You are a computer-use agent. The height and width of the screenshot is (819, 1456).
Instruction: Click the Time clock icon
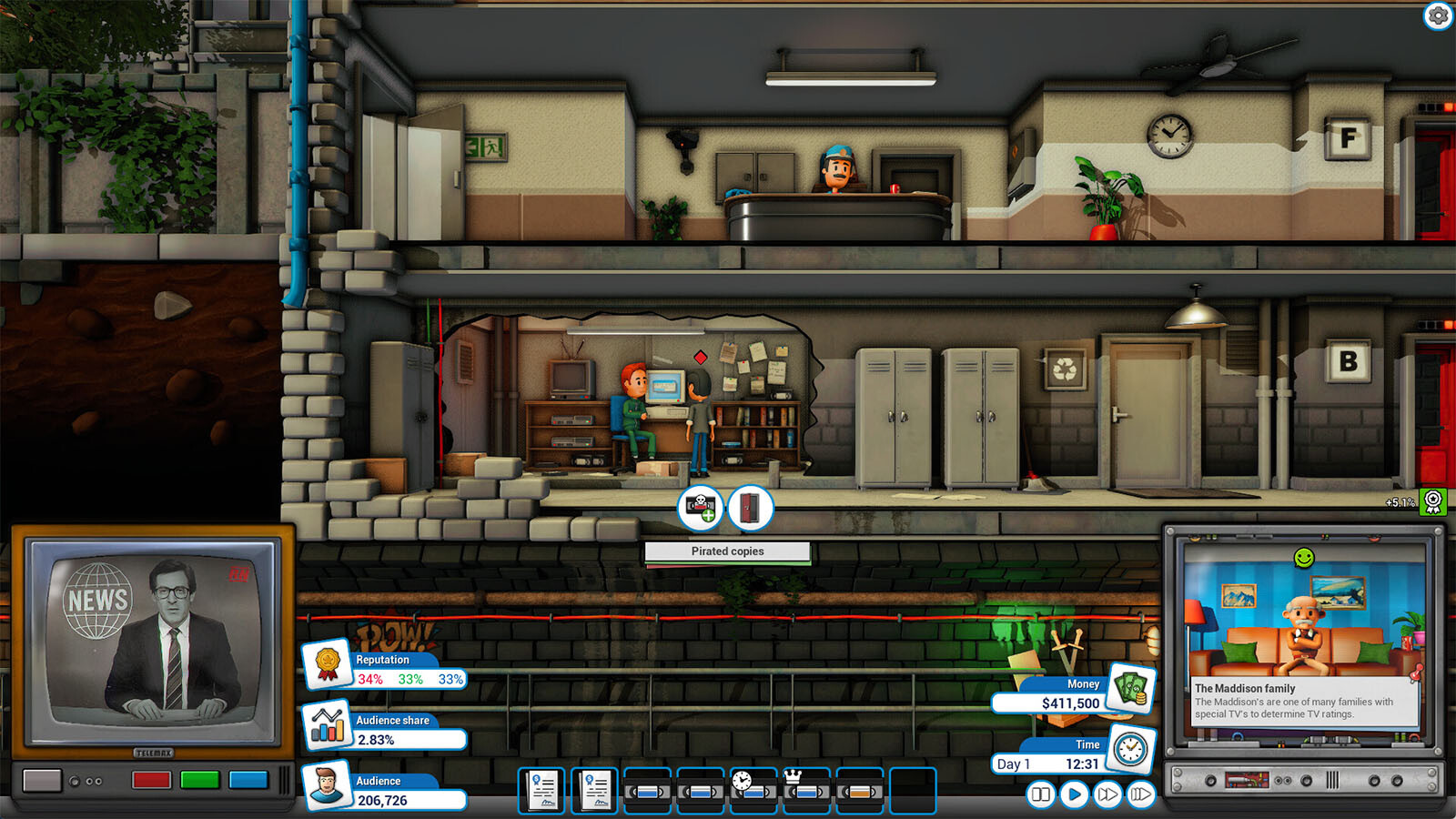coord(1130,749)
